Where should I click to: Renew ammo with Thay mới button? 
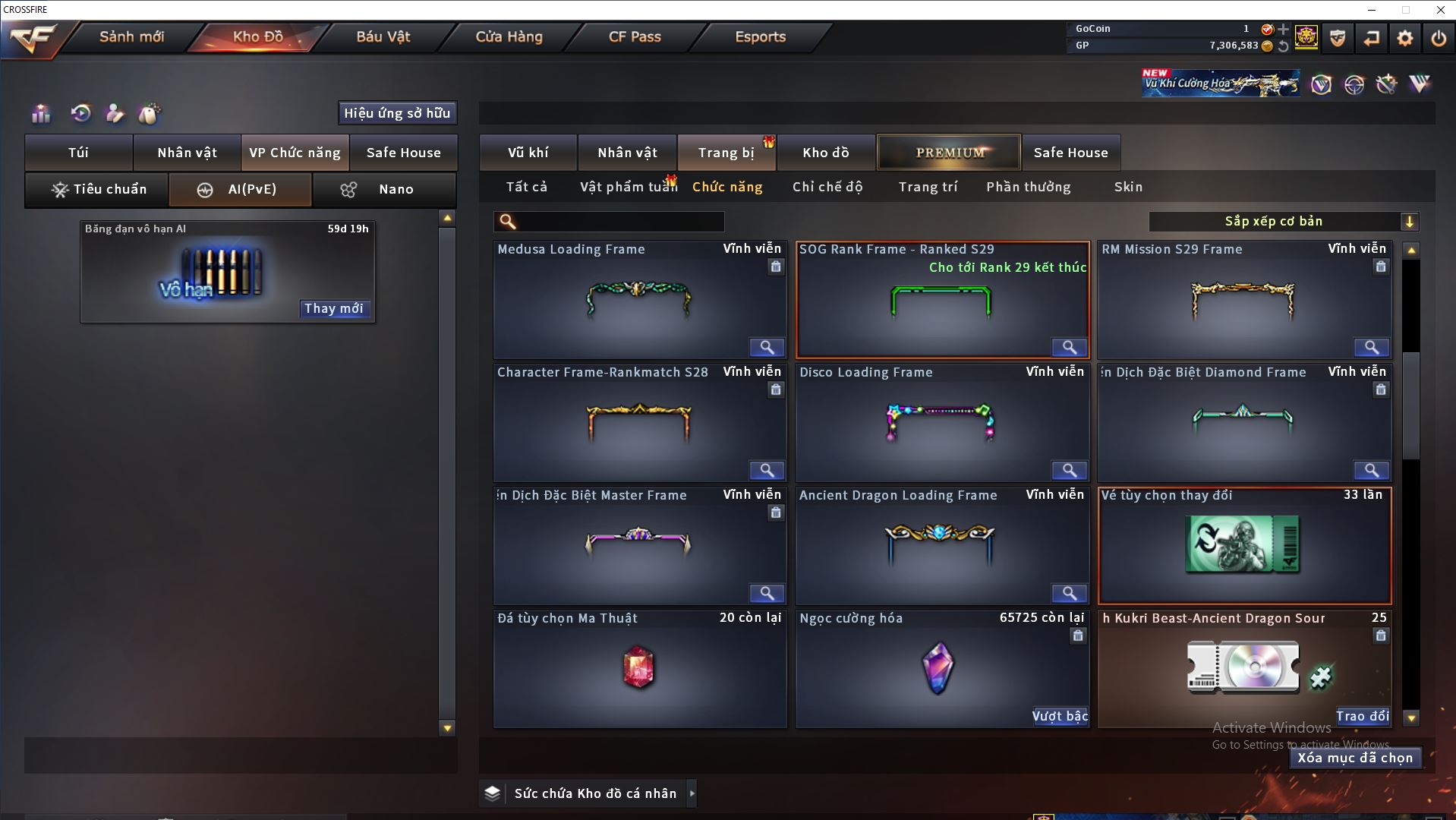click(x=334, y=308)
